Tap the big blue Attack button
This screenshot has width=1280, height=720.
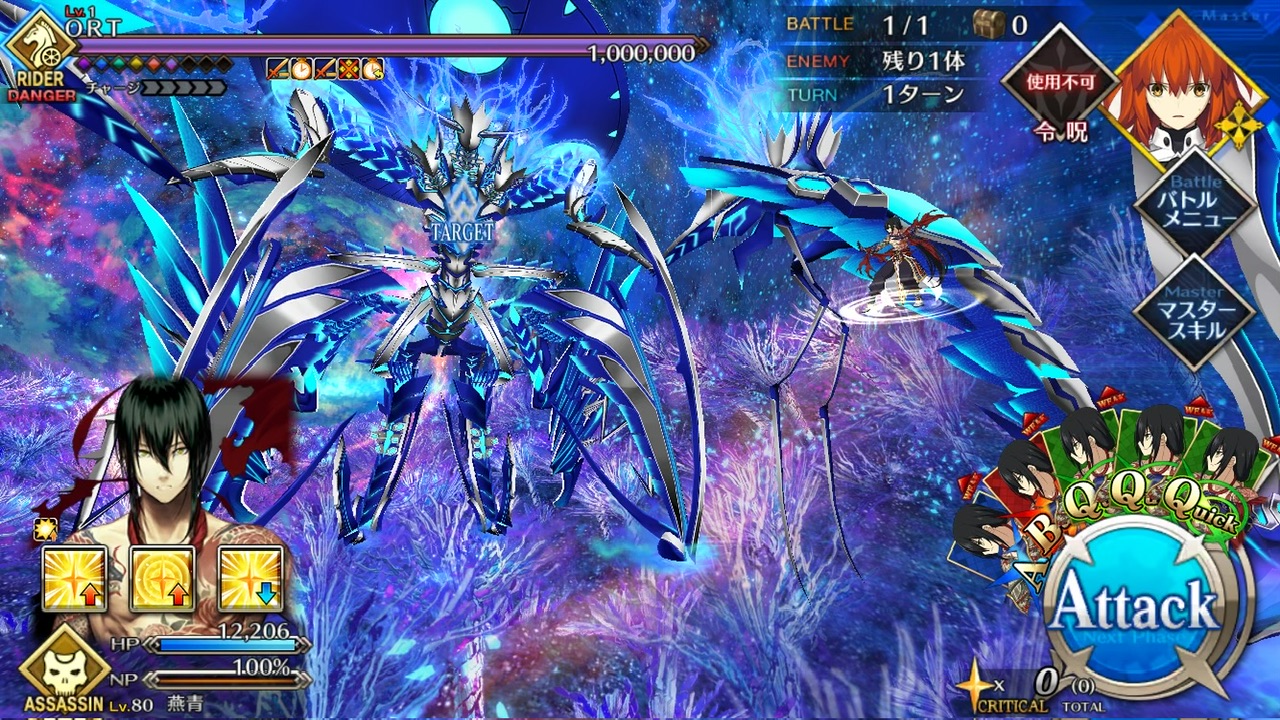click(1133, 607)
